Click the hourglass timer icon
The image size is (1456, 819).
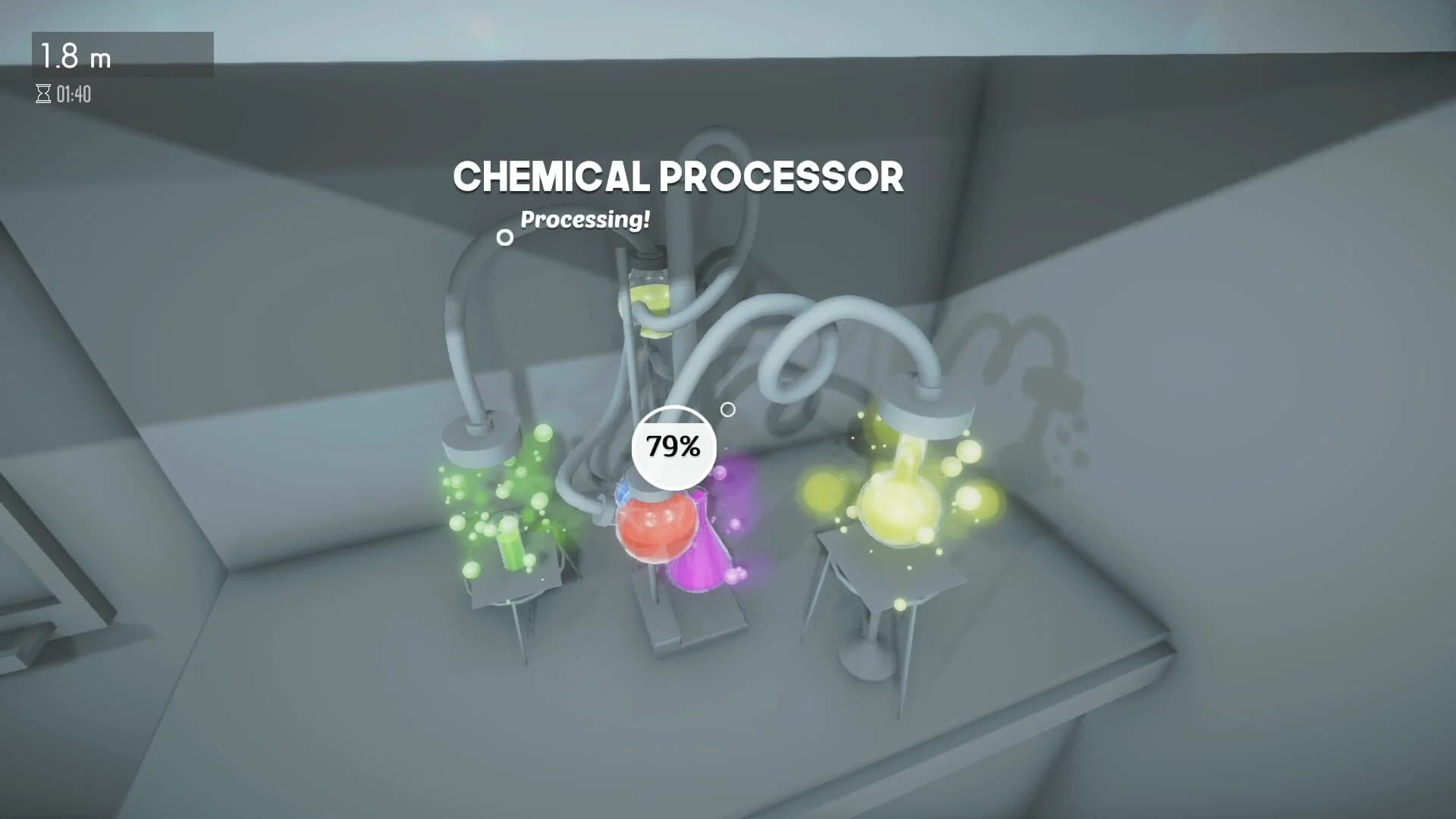pyautogui.click(x=42, y=93)
